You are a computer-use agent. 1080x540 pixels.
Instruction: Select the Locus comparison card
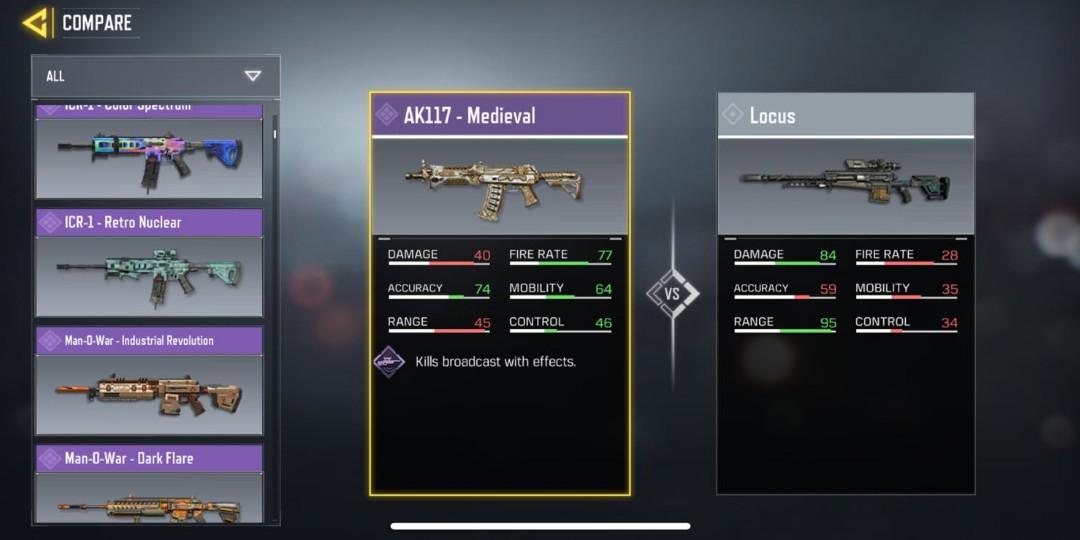pyautogui.click(x=845, y=292)
